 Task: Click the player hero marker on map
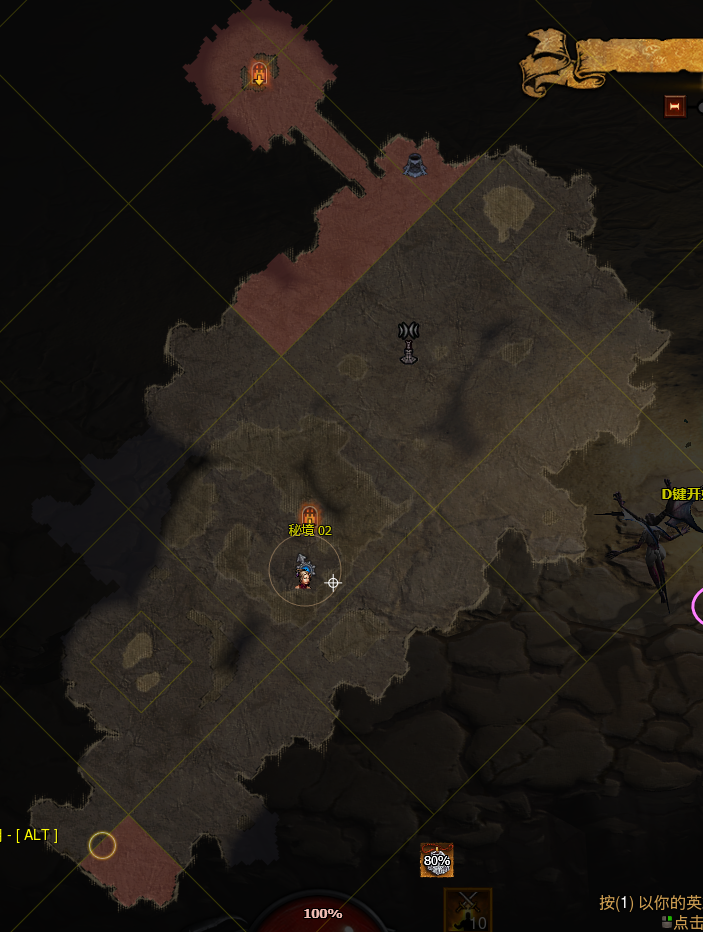[304, 574]
